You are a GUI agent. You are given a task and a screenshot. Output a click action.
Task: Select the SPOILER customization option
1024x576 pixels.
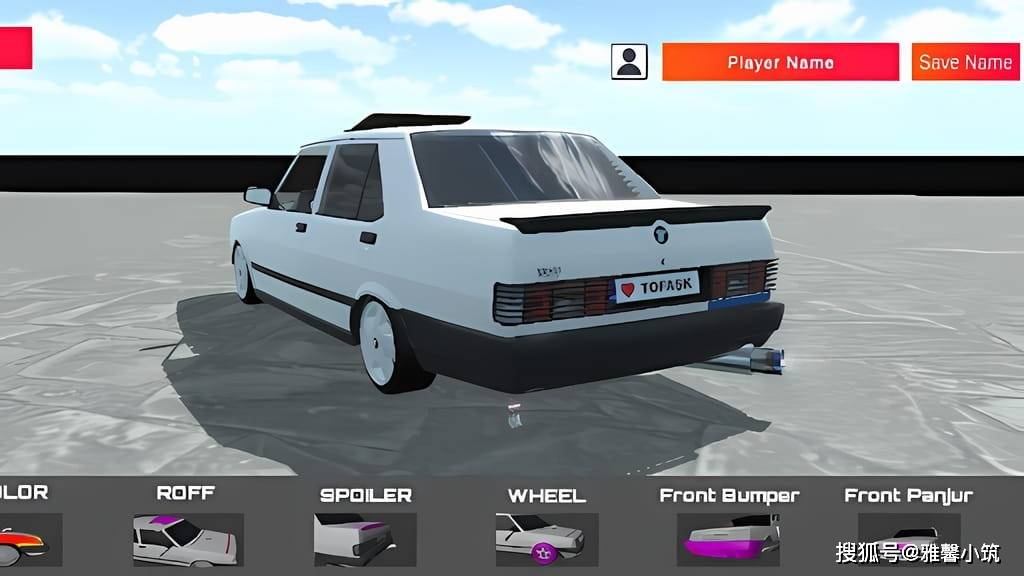tap(353, 539)
